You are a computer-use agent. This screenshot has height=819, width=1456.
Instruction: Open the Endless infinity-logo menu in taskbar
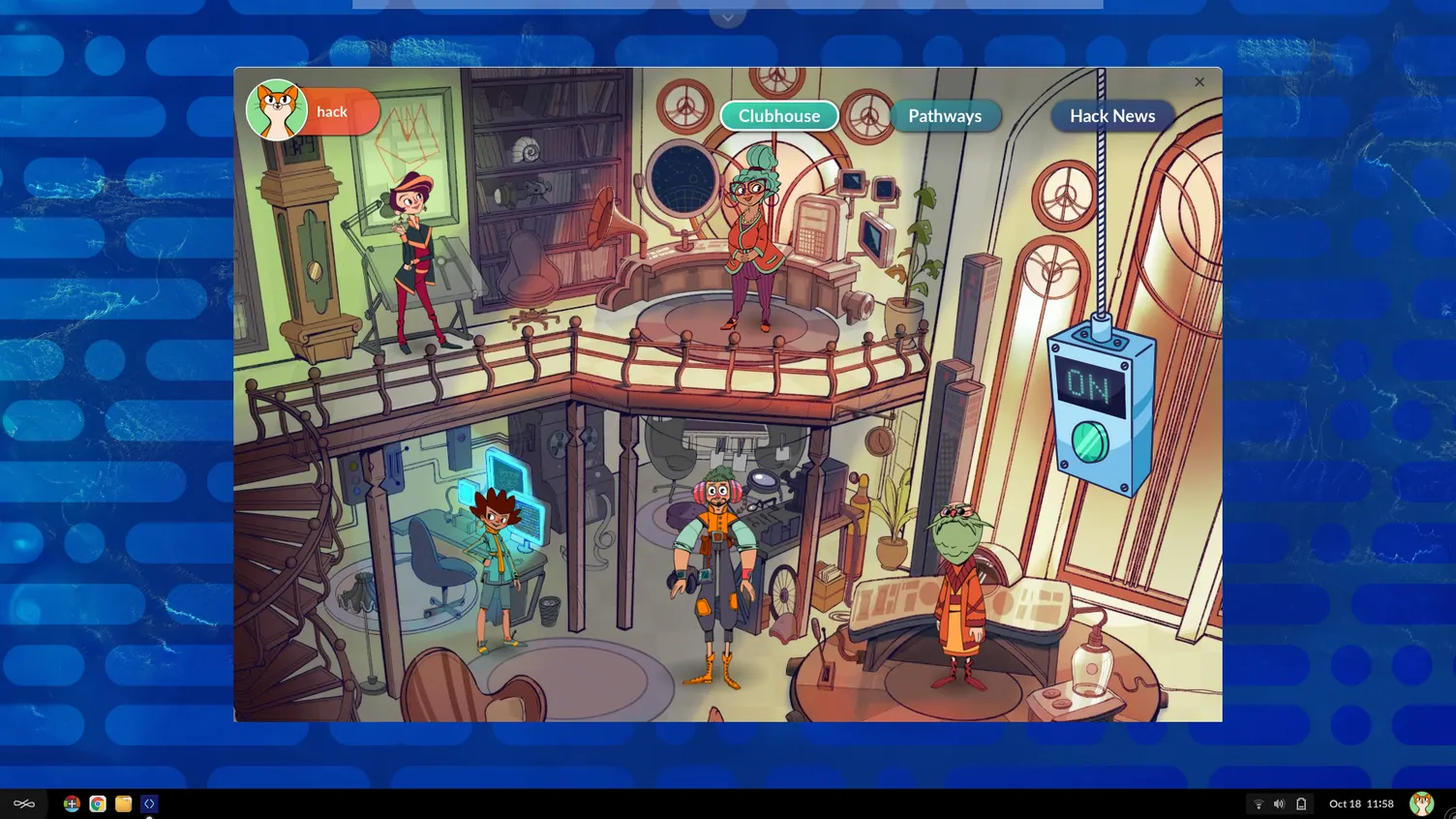(x=24, y=804)
